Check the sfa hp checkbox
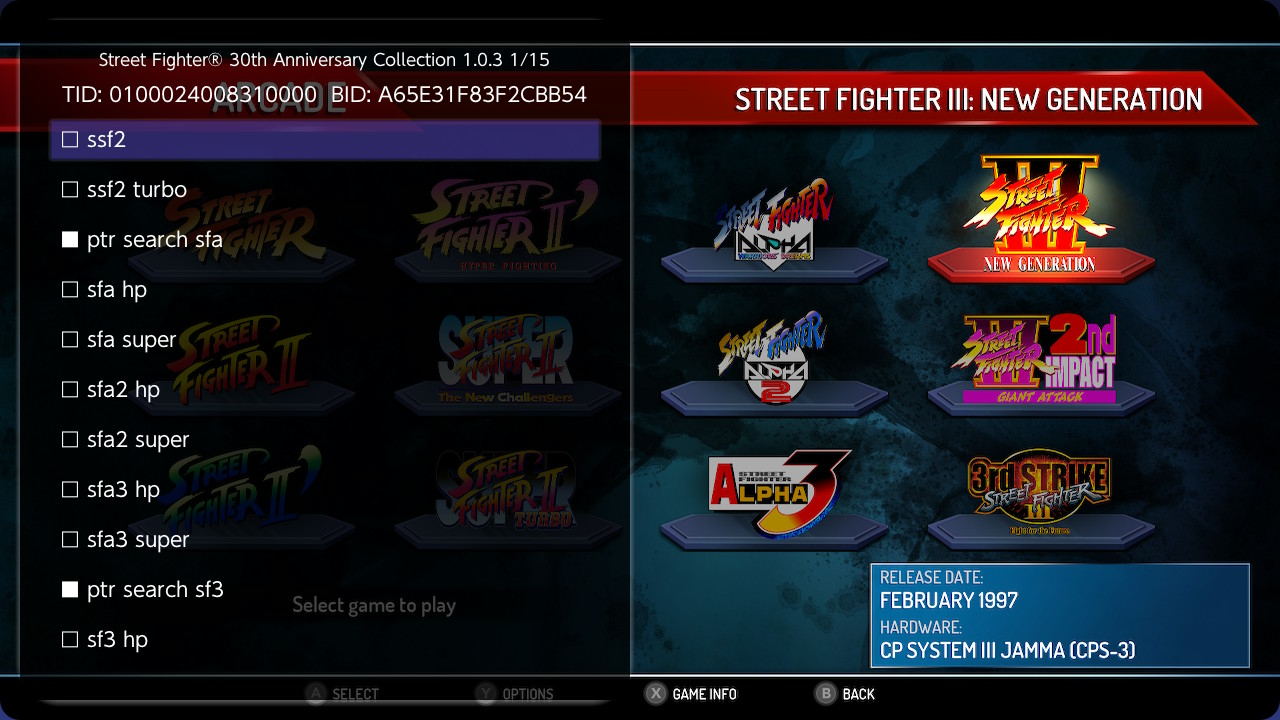Viewport: 1280px width, 720px height. pyautogui.click(x=70, y=289)
